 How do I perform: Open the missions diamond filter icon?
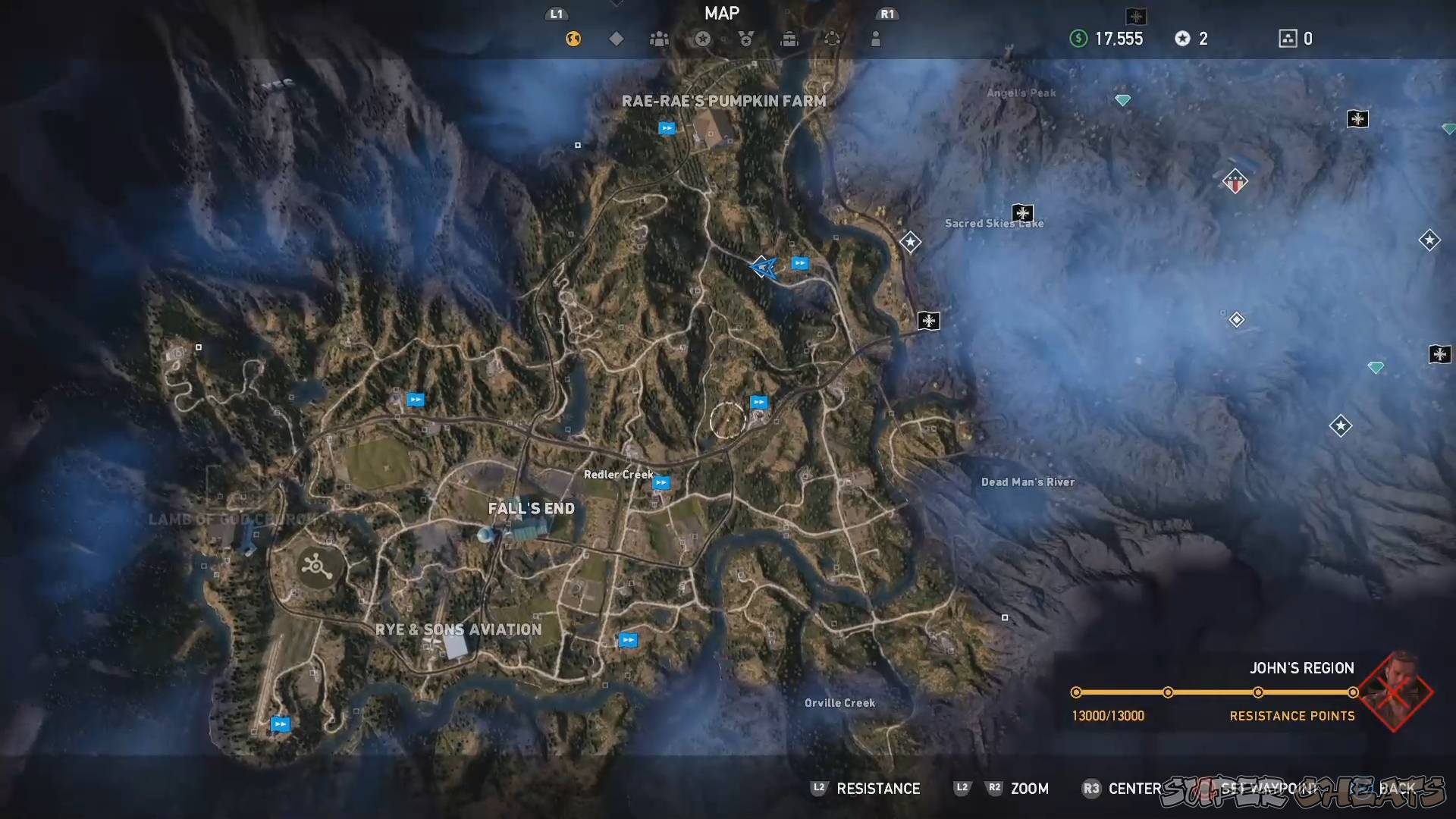click(x=616, y=39)
